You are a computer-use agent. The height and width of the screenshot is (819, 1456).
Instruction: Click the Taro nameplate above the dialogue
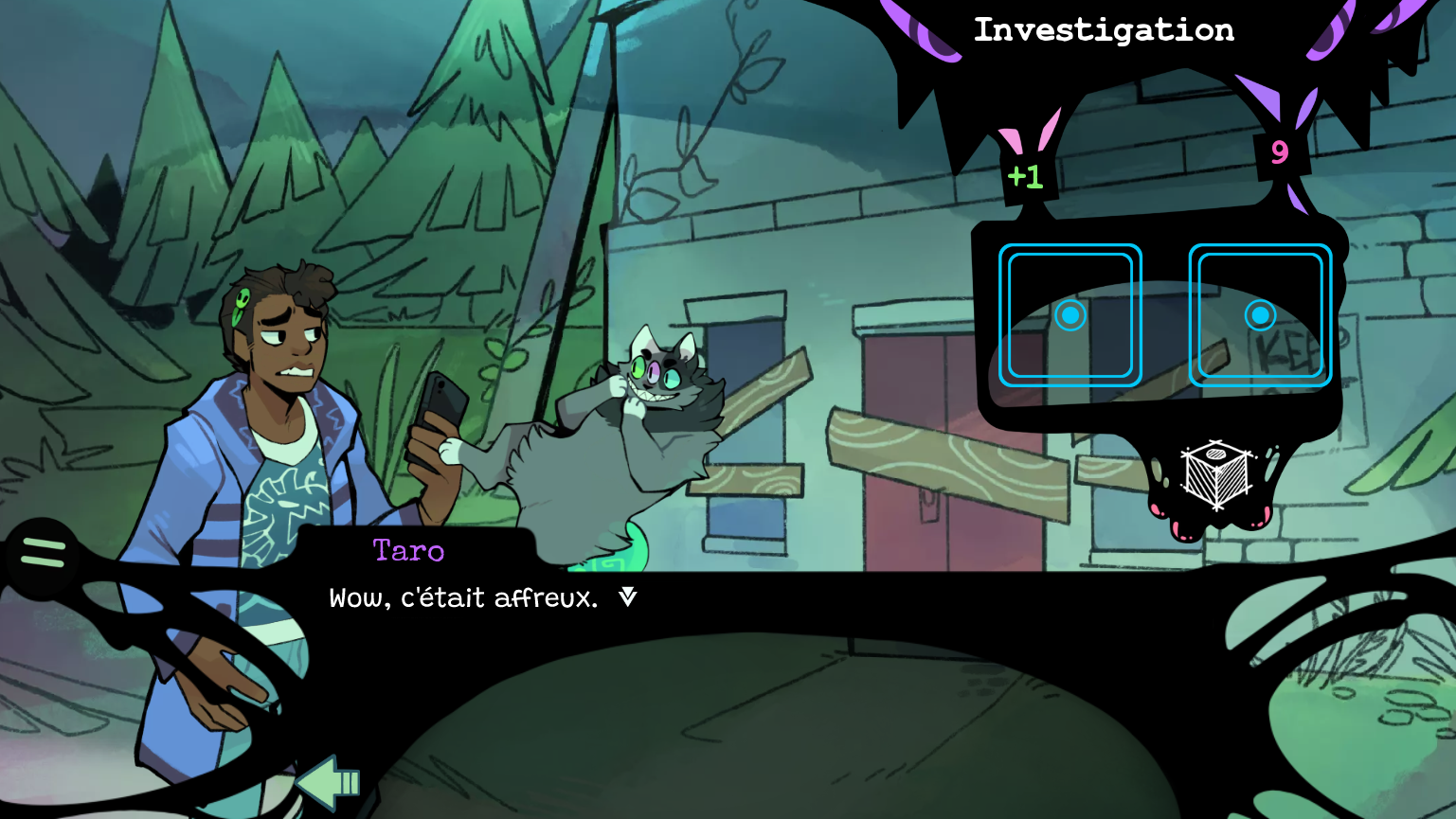pos(408,551)
